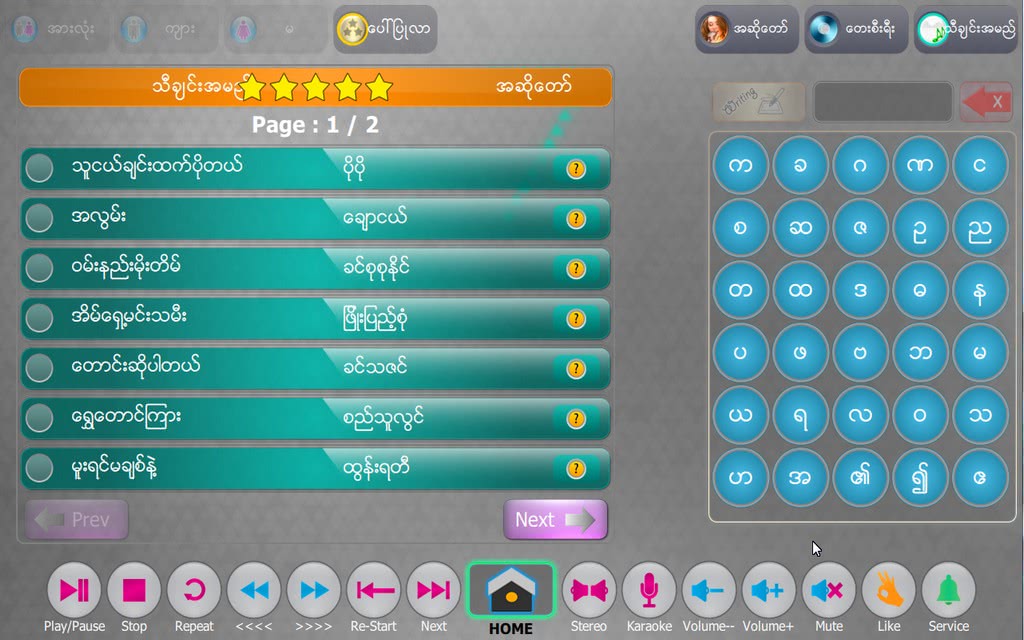Open the Writing handwriting input
This screenshot has height=640, width=1024.
[x=759, y=102]
